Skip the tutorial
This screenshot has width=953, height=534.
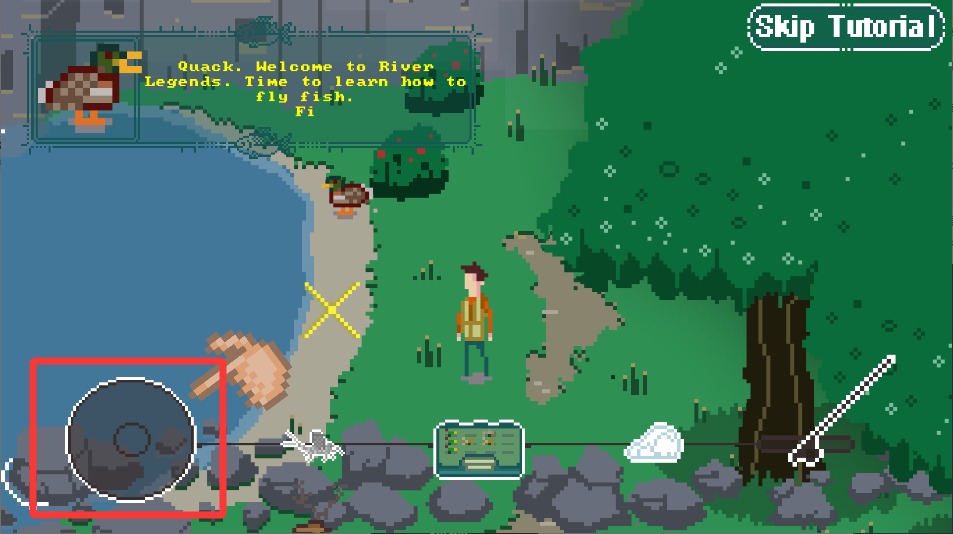point(845,27)
